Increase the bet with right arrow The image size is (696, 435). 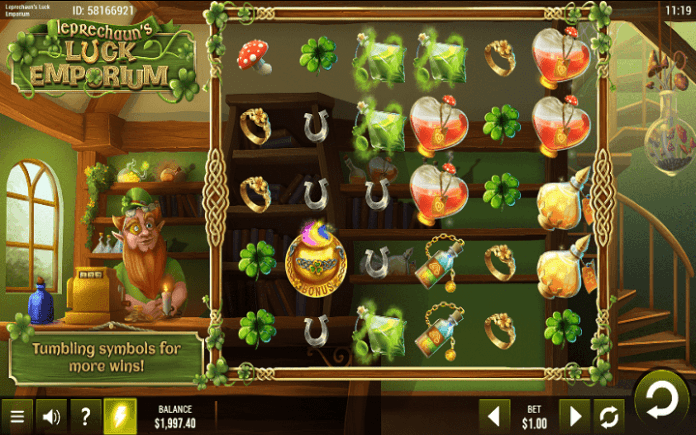click(x=573, y=415)
